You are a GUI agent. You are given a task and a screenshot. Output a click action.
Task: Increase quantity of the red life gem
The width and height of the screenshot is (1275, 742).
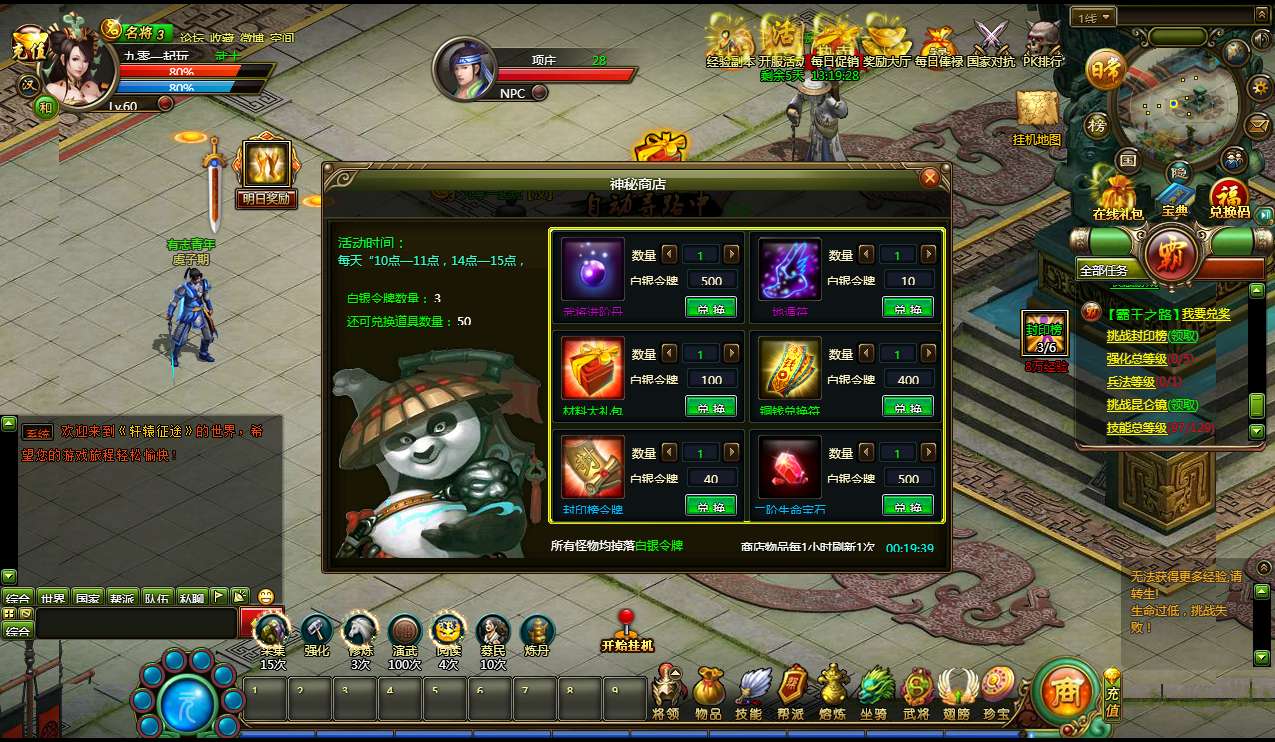pos(931,453)
